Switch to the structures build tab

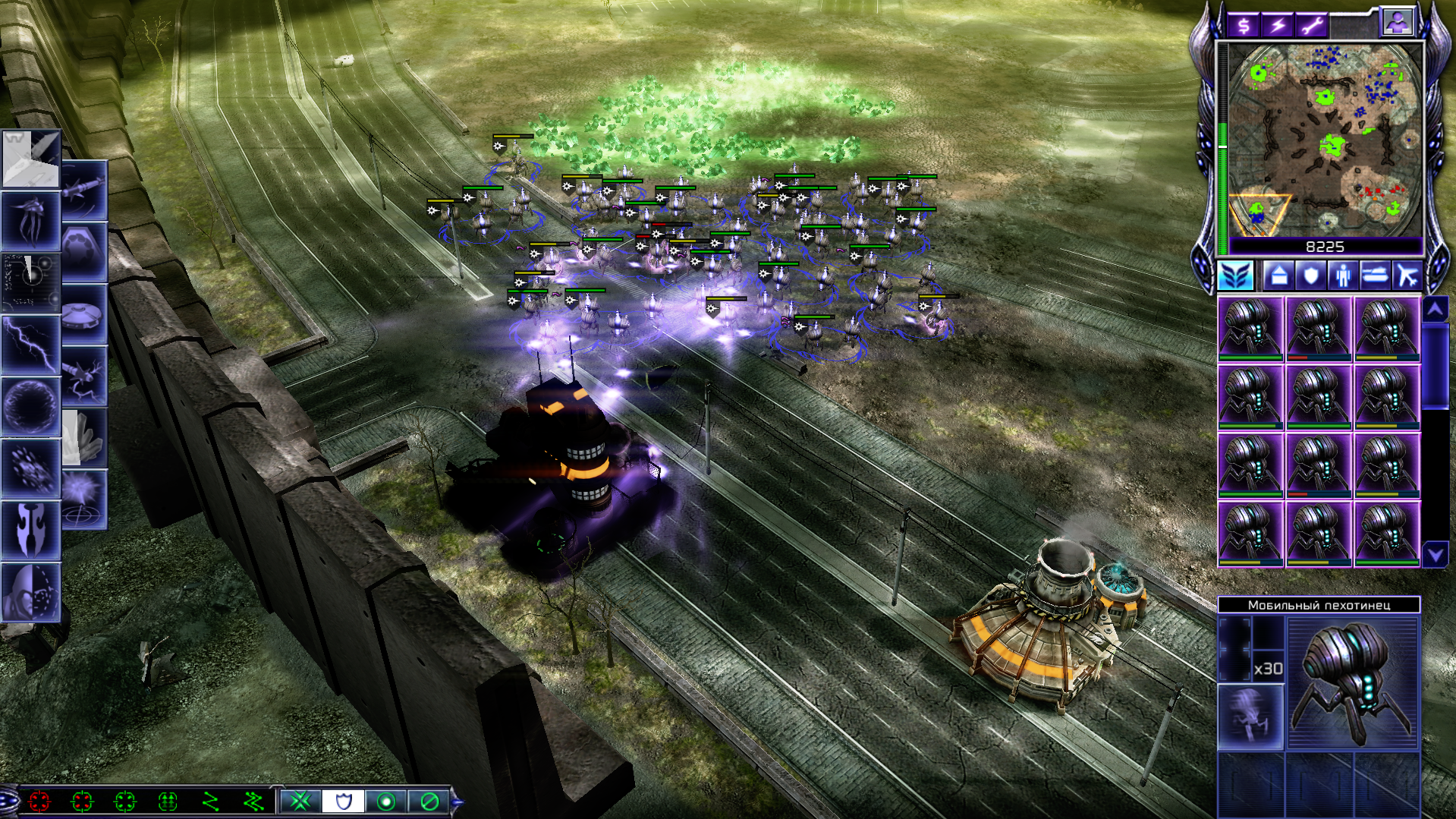click(x=1278, y=275)
